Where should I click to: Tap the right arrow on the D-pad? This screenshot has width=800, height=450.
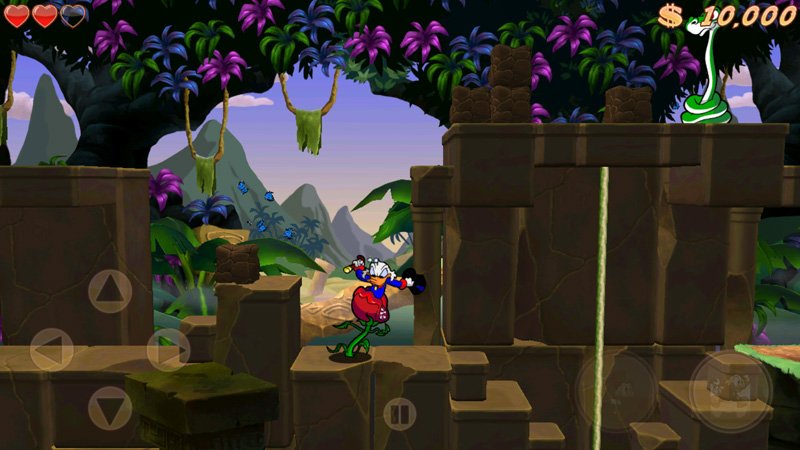(168, 350)
